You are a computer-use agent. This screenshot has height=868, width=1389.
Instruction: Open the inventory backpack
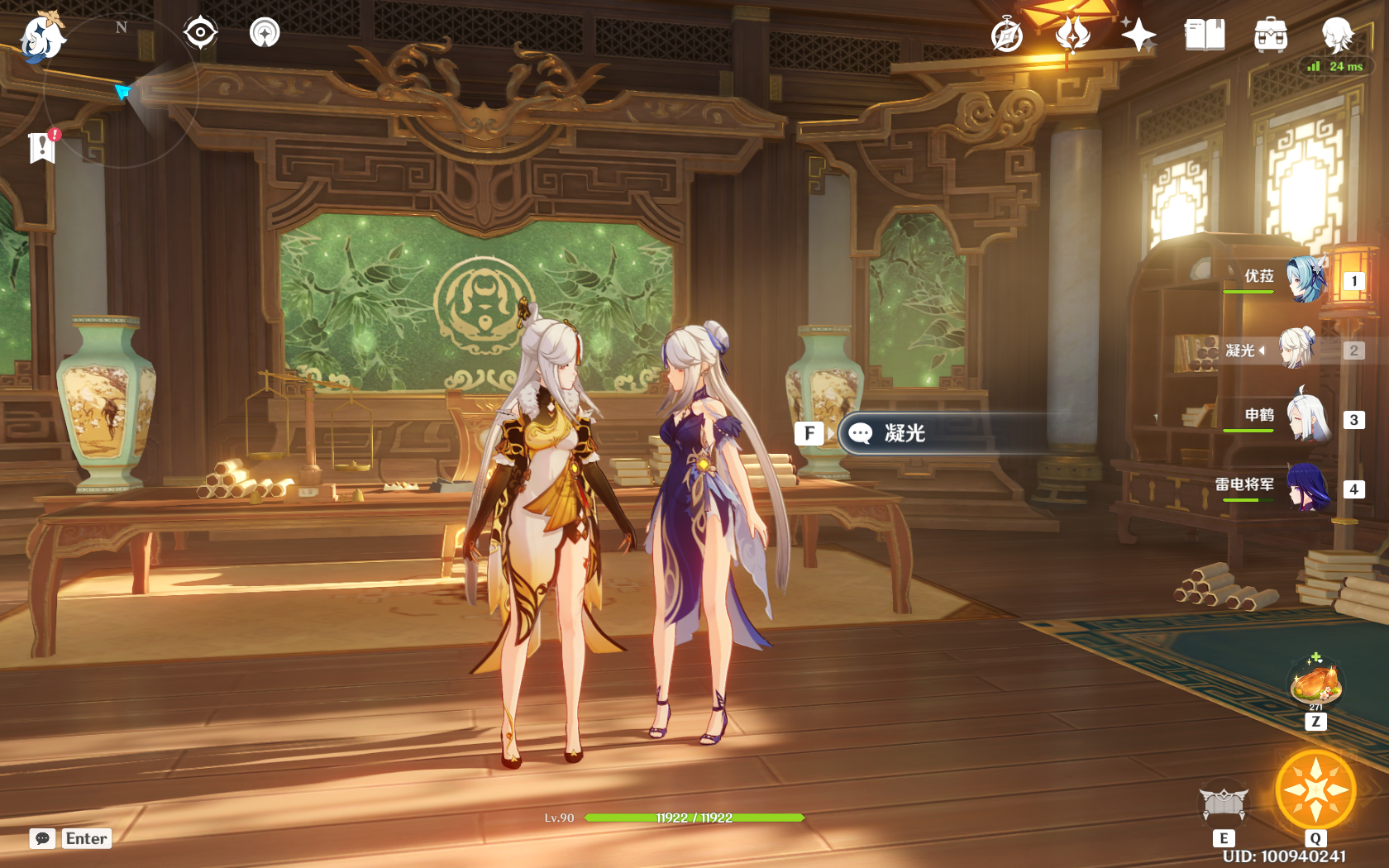[x=1270, y=36]
